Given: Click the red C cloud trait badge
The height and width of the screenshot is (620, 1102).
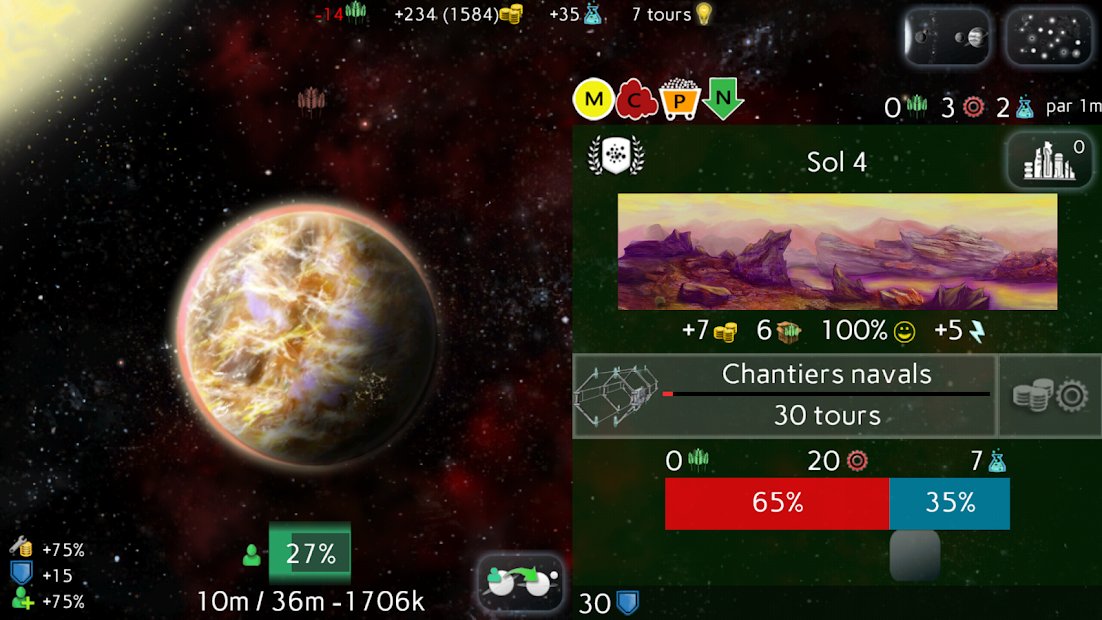Looking at the screenshot, I should coord(636,100).
